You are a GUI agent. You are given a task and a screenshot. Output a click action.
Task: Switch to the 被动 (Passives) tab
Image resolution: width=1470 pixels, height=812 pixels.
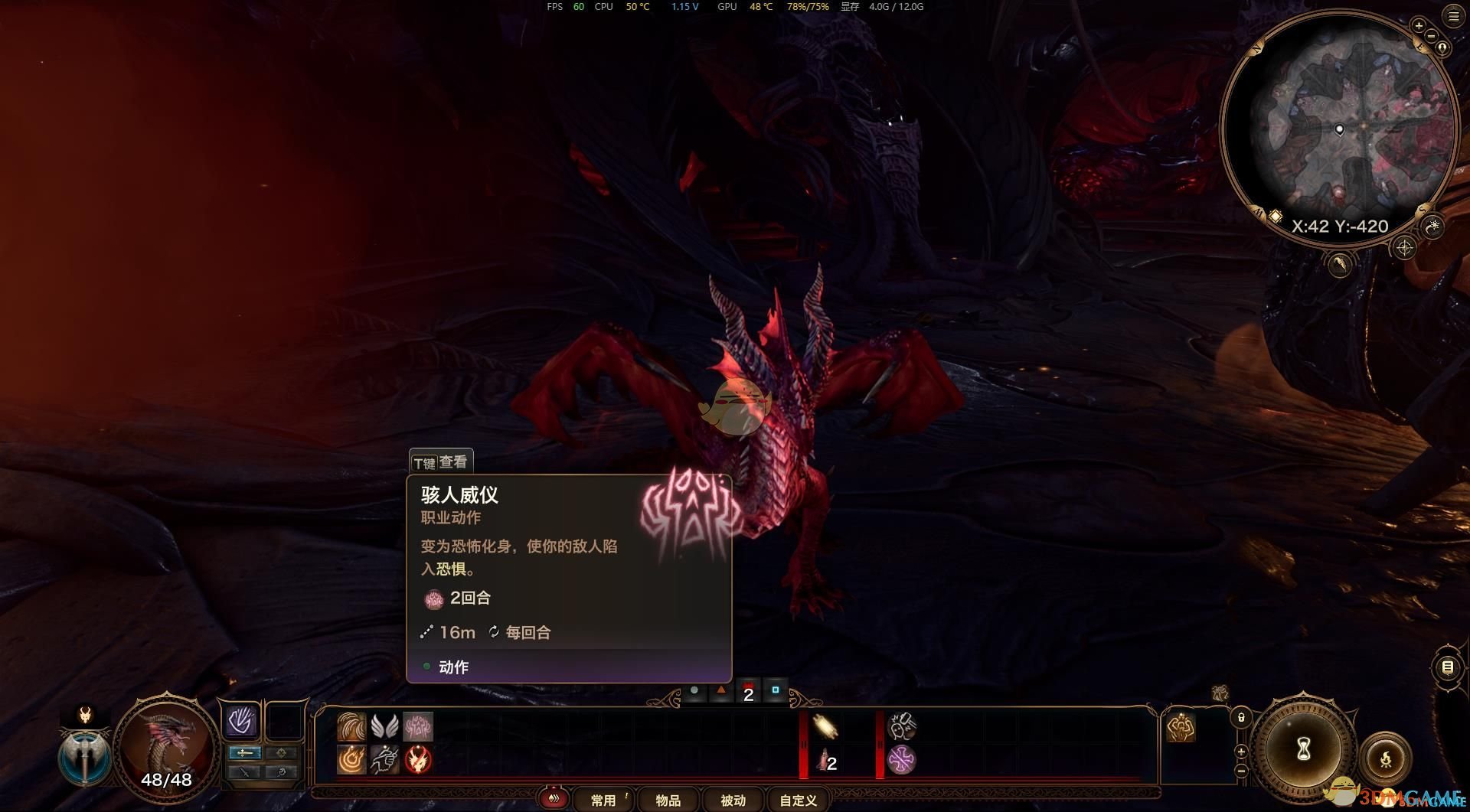(733, 800)
